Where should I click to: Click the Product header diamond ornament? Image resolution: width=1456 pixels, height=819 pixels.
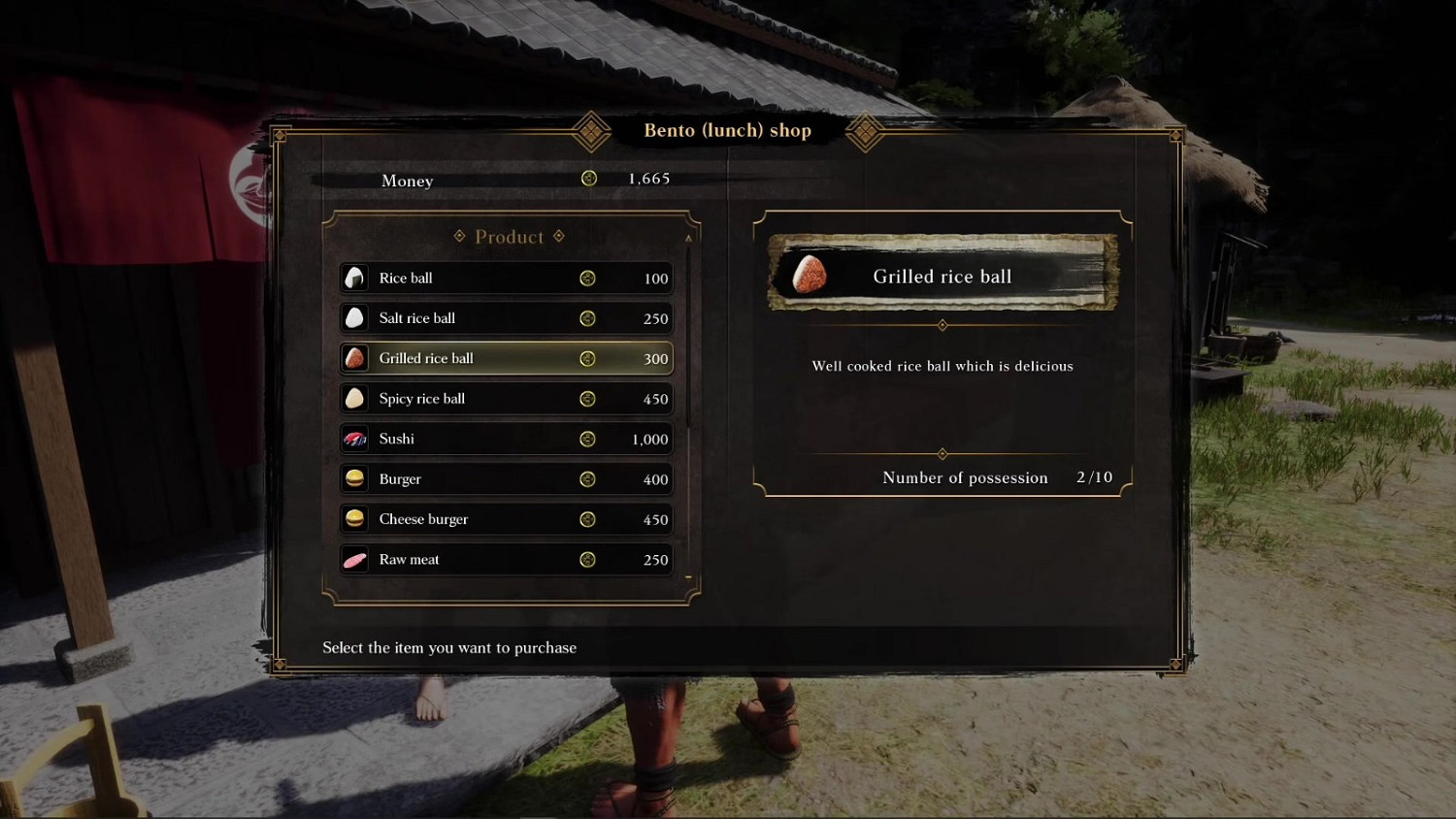(x=457, y=236)
